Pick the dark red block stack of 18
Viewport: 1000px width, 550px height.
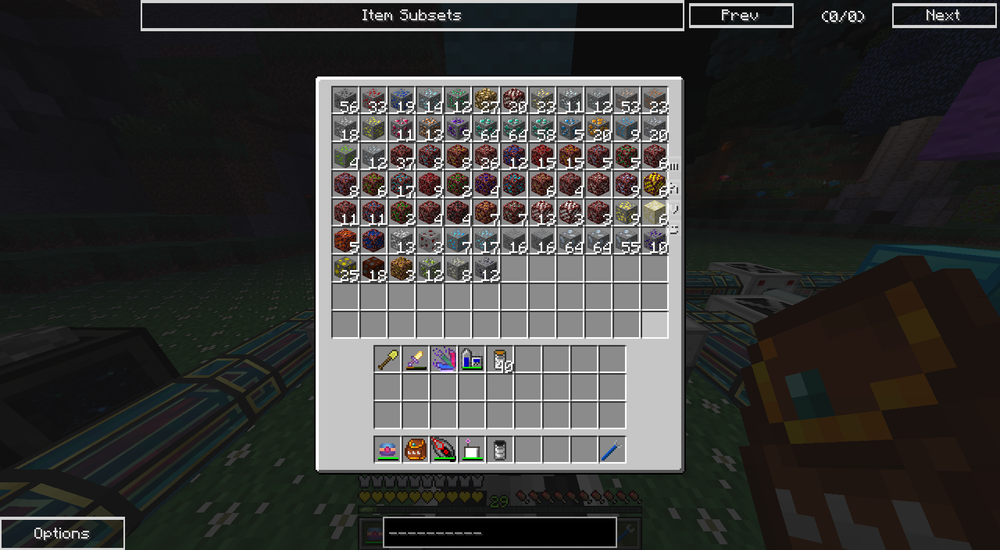coord(373,268)
